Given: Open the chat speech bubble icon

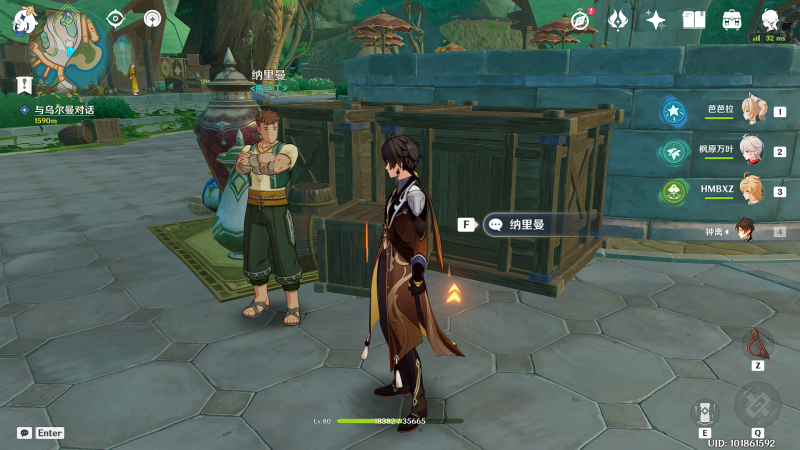Looking at the screenshot, I should (25, 433).
